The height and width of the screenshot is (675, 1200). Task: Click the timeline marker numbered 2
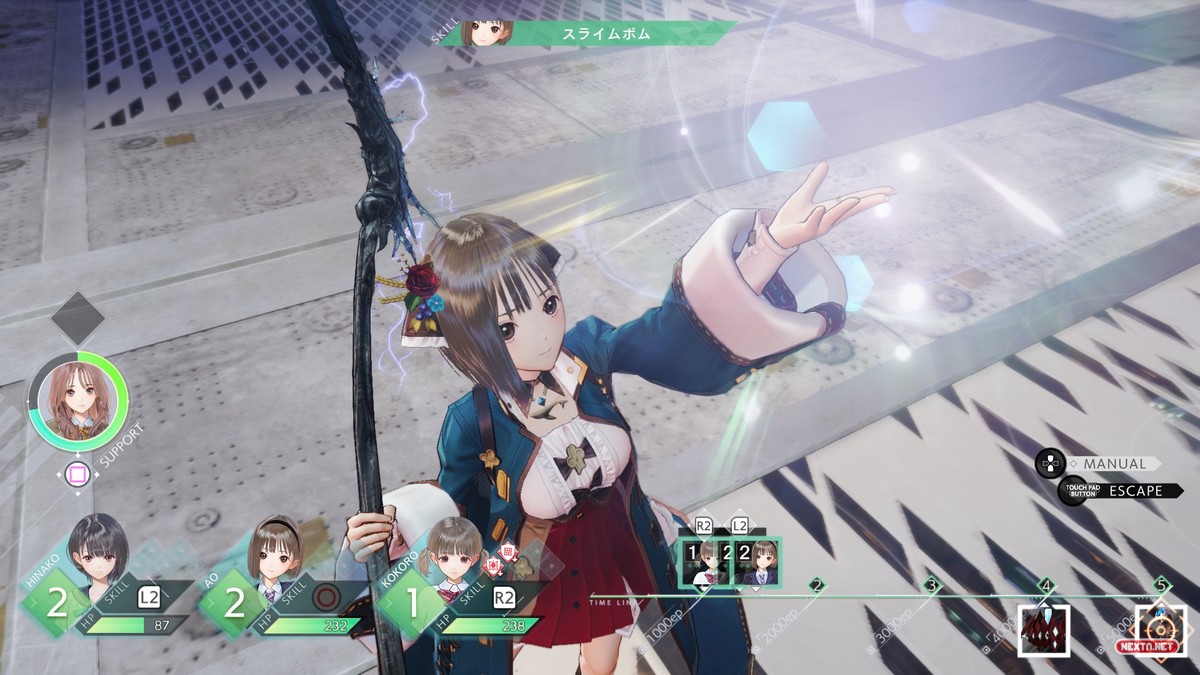point(816,586)
